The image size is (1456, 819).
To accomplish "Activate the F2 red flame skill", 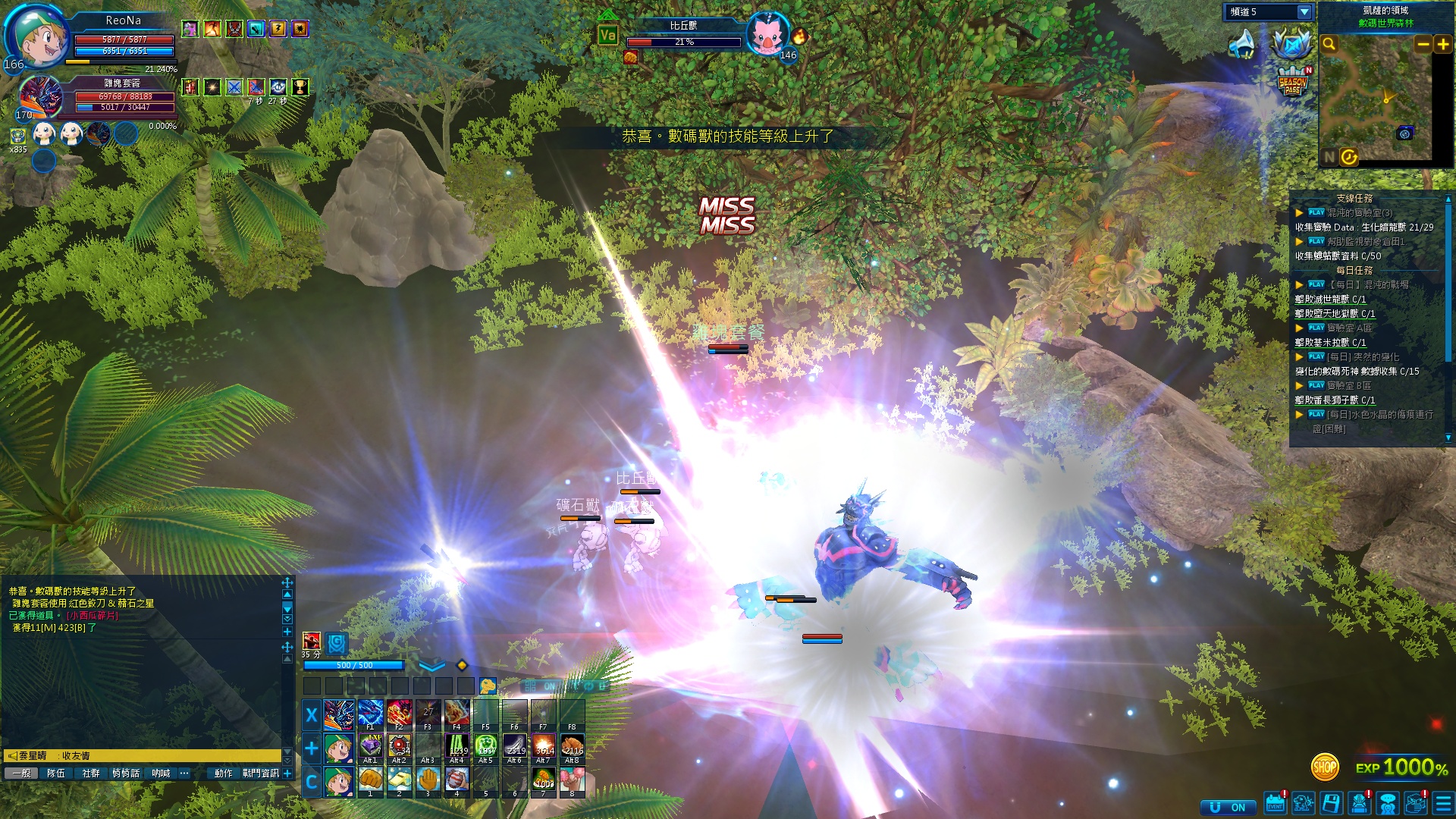I will point(400,714).
